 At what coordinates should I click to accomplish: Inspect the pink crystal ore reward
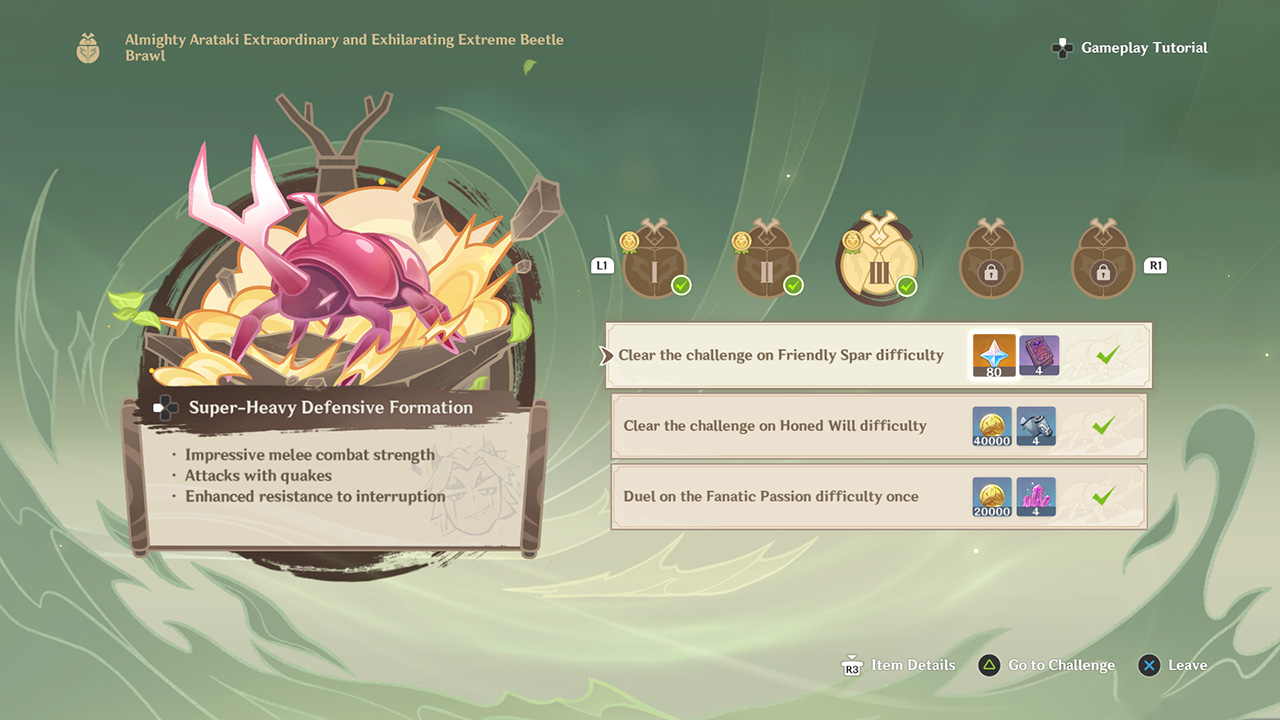click(x=1037, y=496)
